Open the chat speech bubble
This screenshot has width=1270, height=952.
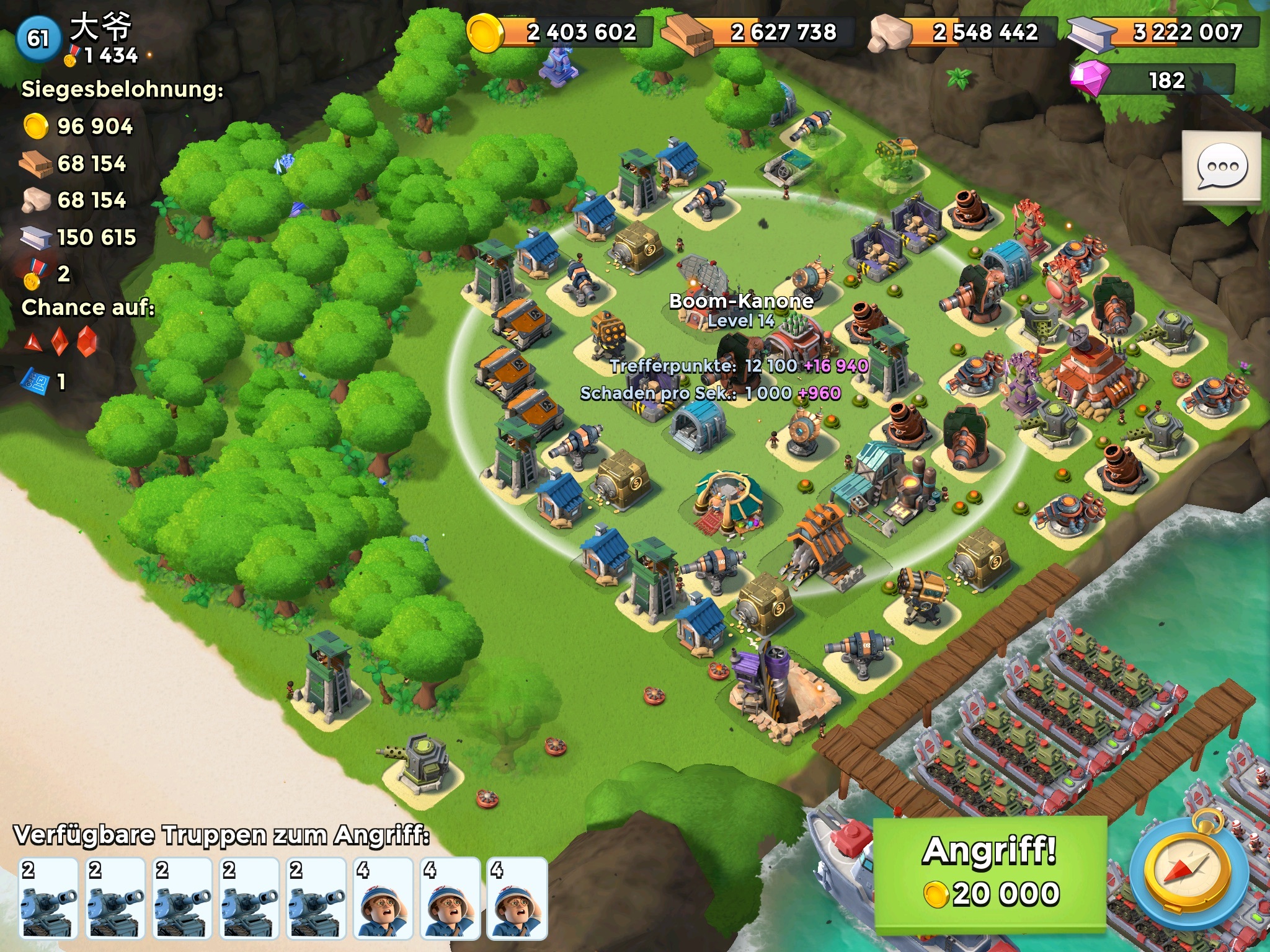[x=1221, y=167]
